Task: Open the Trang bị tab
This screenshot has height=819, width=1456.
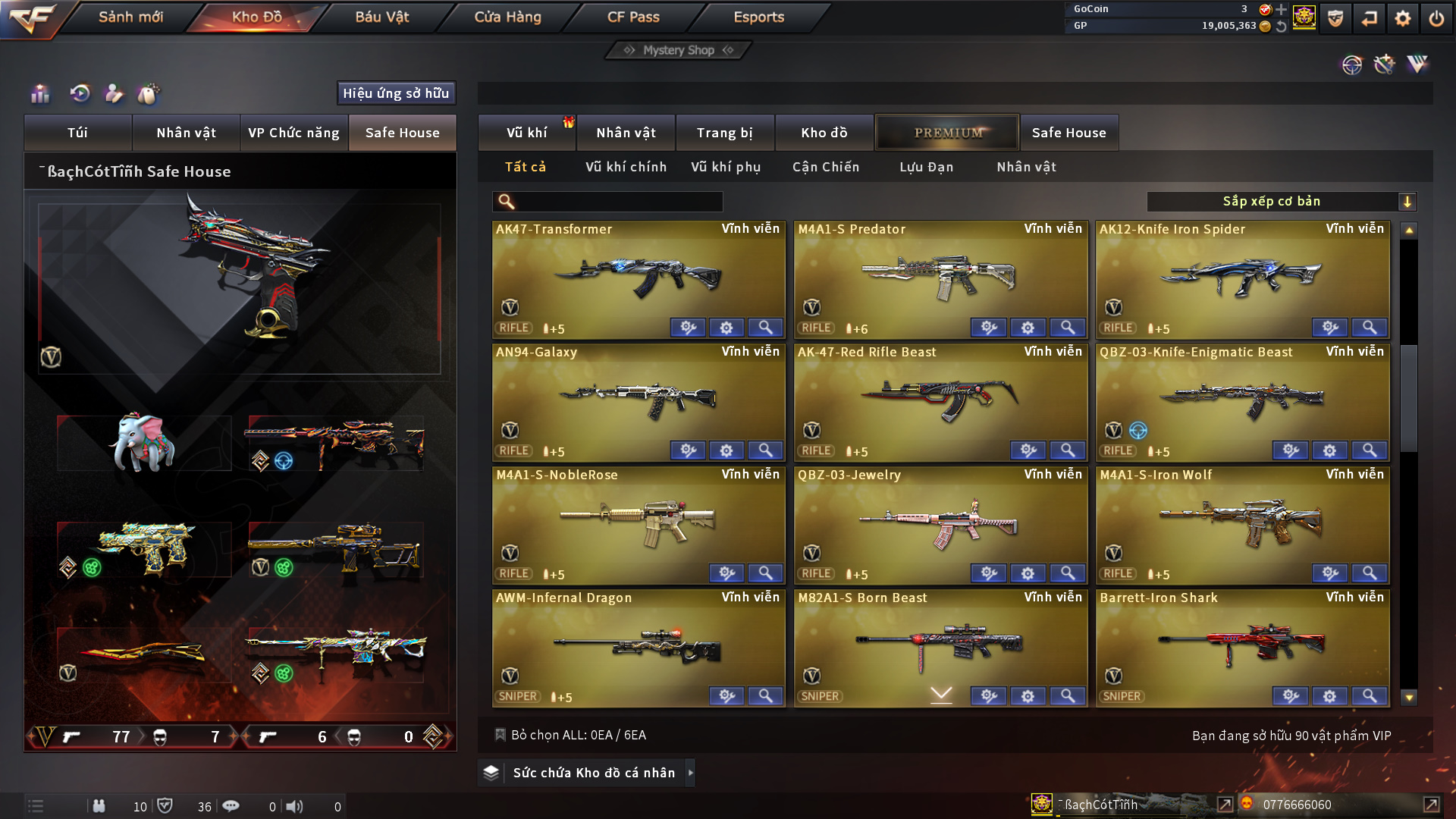Action: click(x=724, y=133)
